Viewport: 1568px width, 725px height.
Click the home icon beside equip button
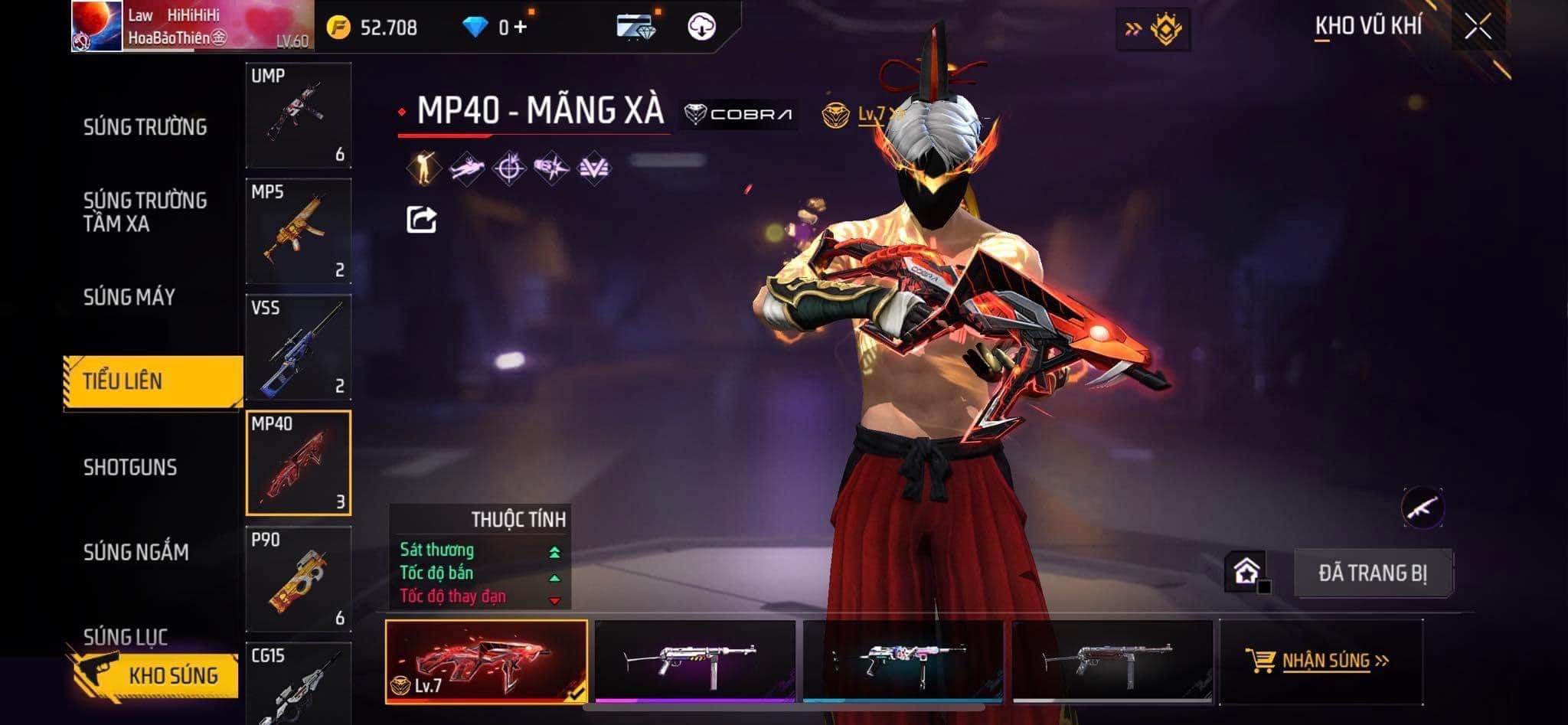(1246, 571)
